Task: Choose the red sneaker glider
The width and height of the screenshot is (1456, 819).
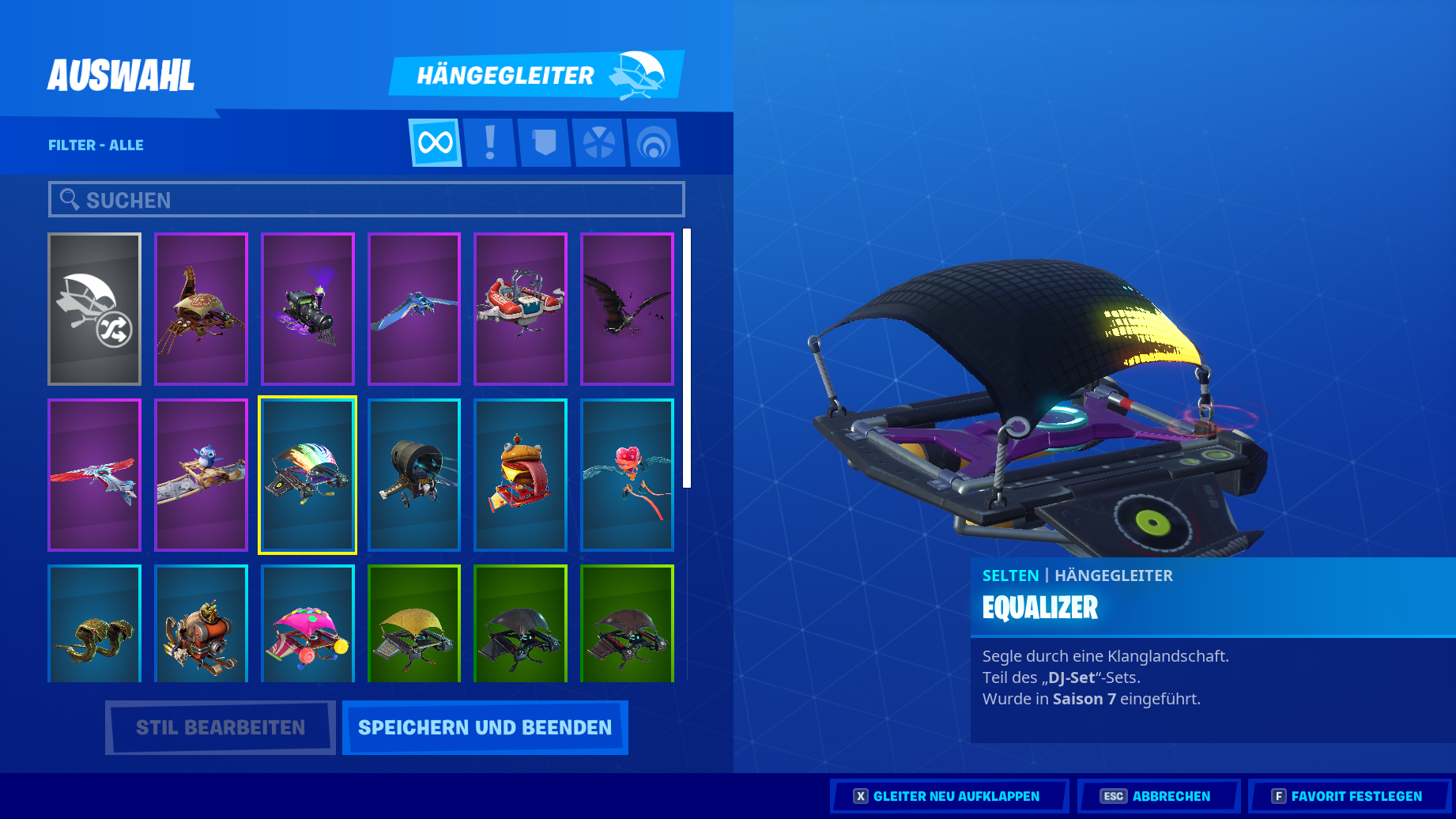Action: pos(520,309)
